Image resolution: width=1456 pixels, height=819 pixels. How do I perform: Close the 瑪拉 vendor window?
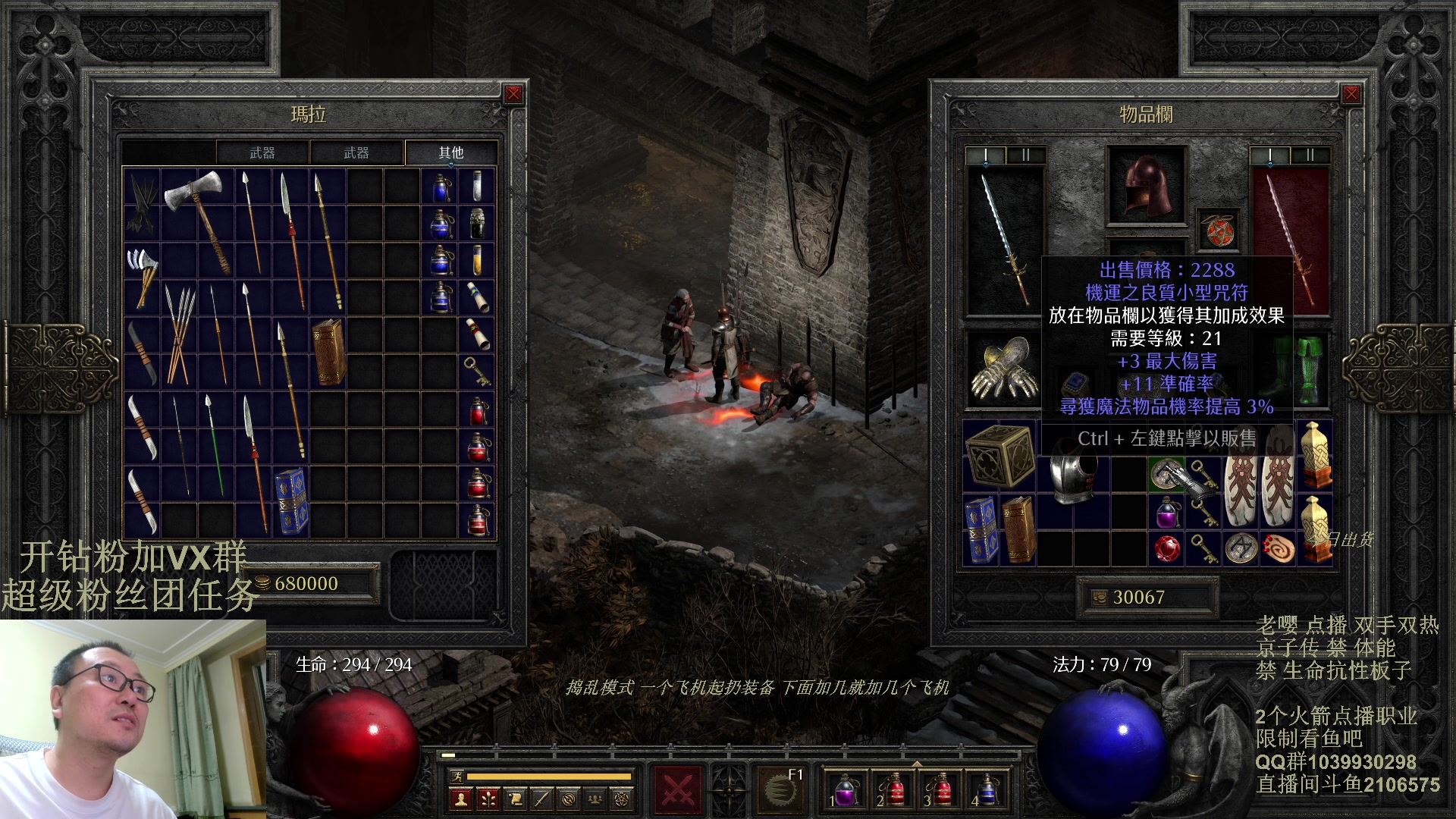(513, 94)
